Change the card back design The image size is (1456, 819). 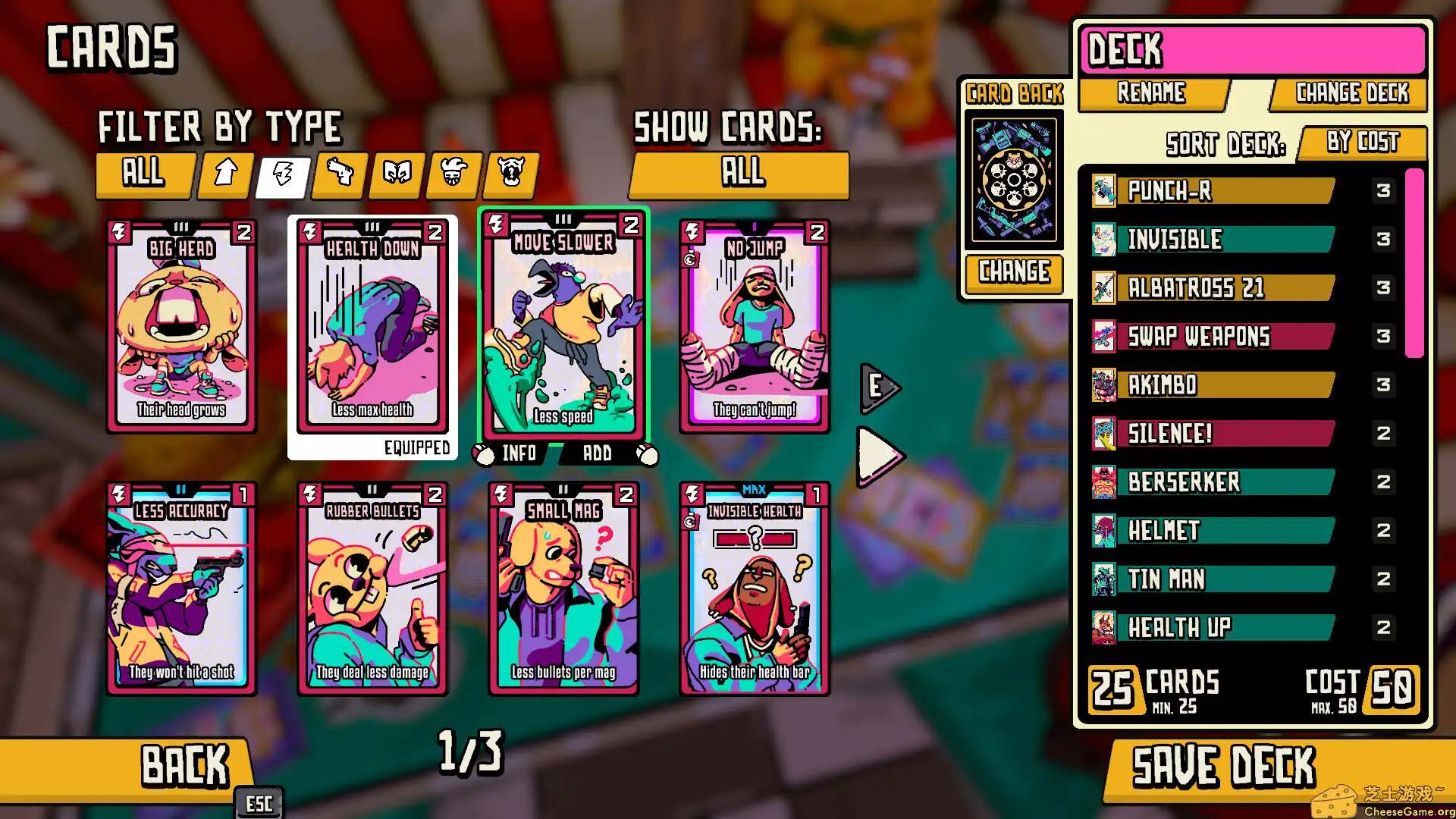pyautogui.click(x=1014, y=271)
